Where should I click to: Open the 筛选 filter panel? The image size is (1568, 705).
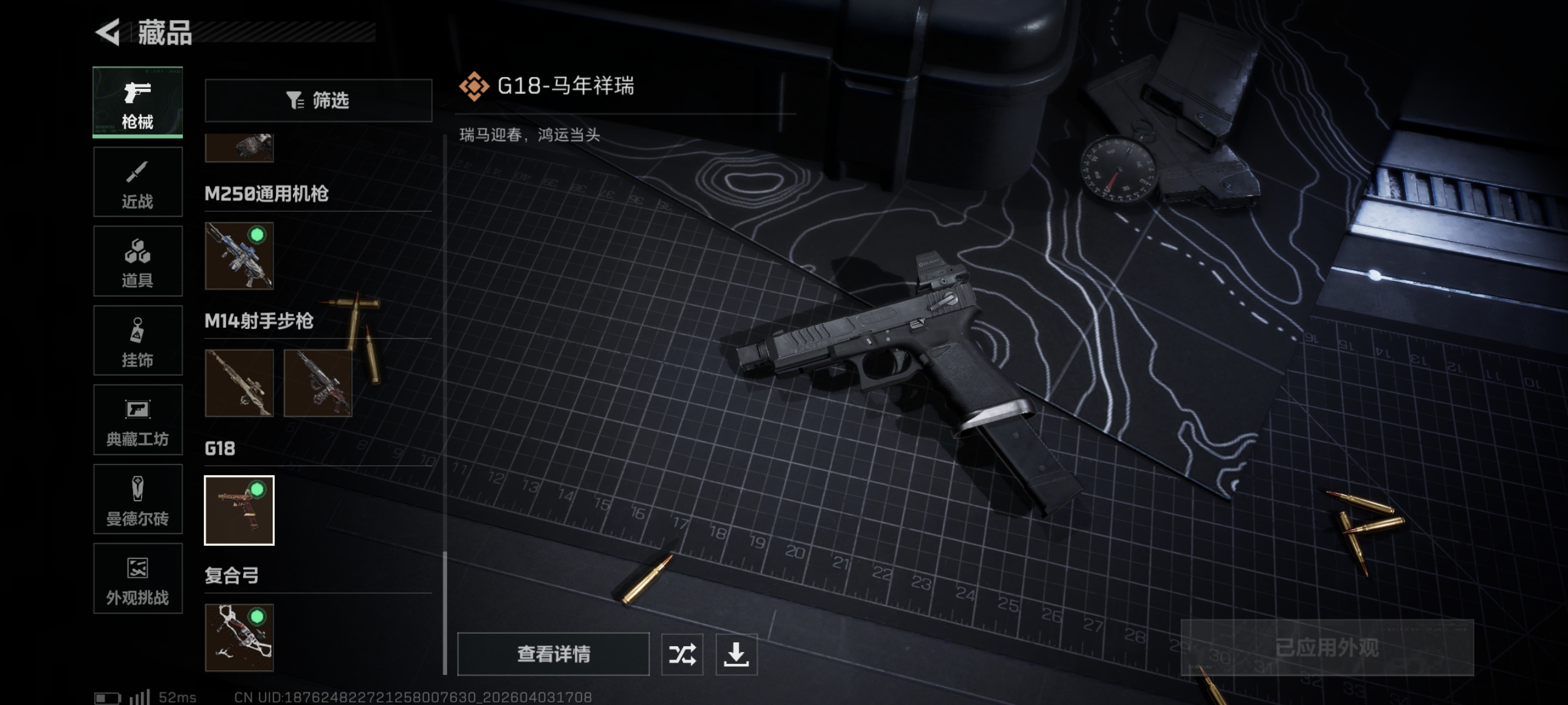318,100
